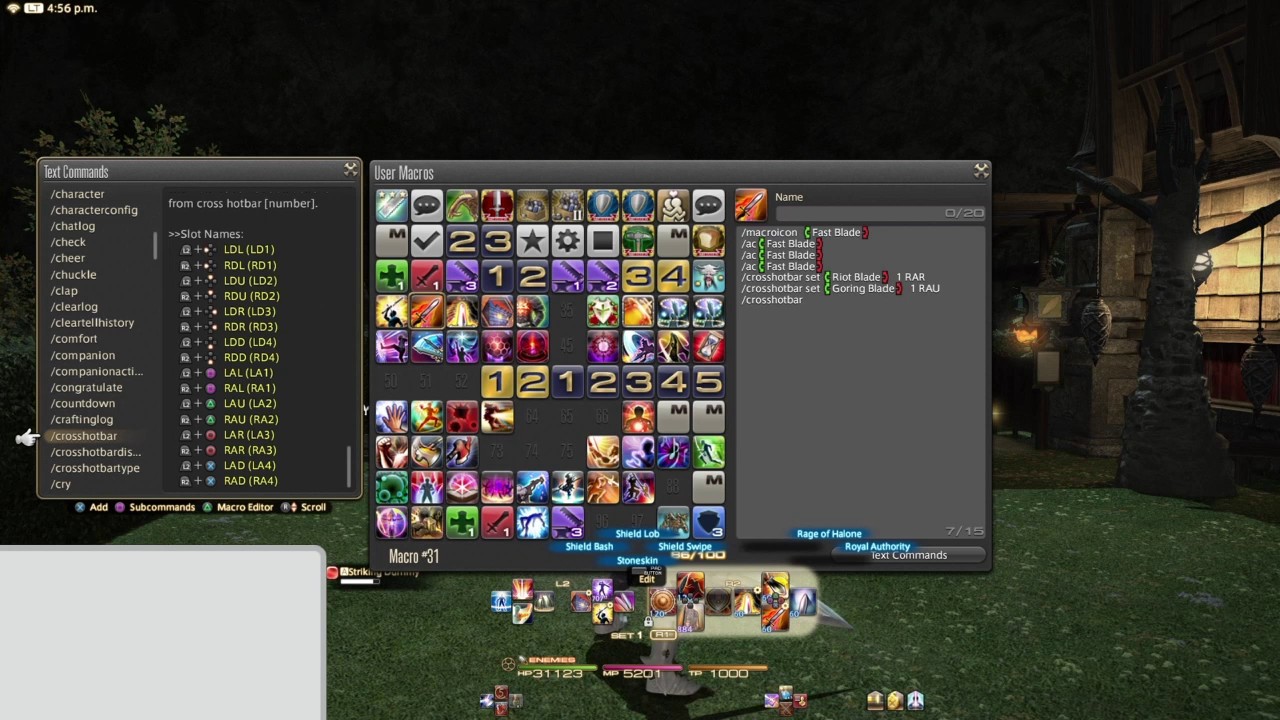This screenshot has width=1280, height=720.
Task: Select /crosshotbar in the Text Commands list
Action: point(84,435)
